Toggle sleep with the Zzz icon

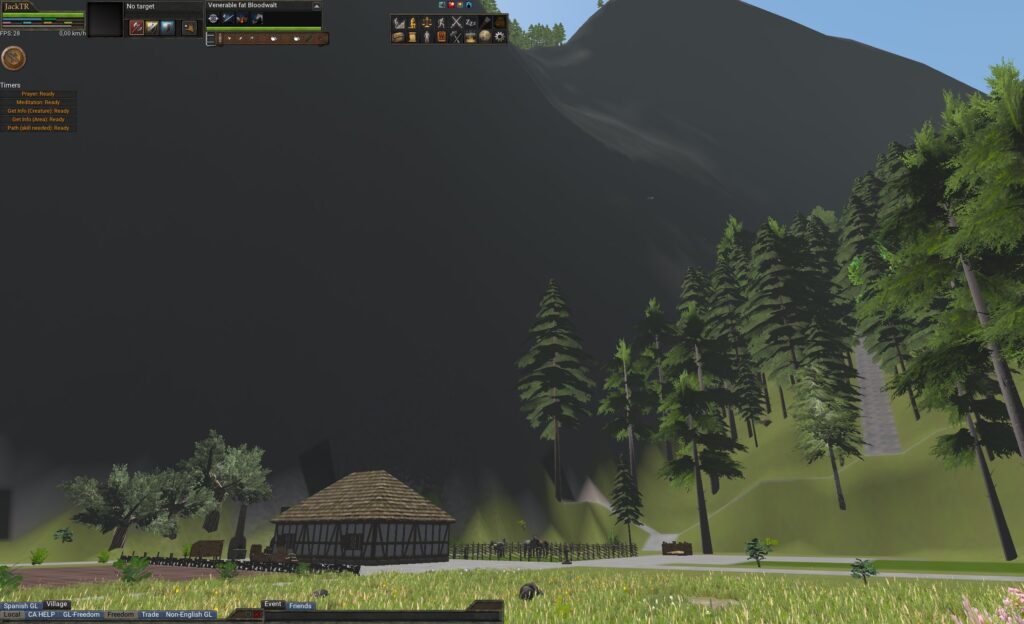pos(471,22)
